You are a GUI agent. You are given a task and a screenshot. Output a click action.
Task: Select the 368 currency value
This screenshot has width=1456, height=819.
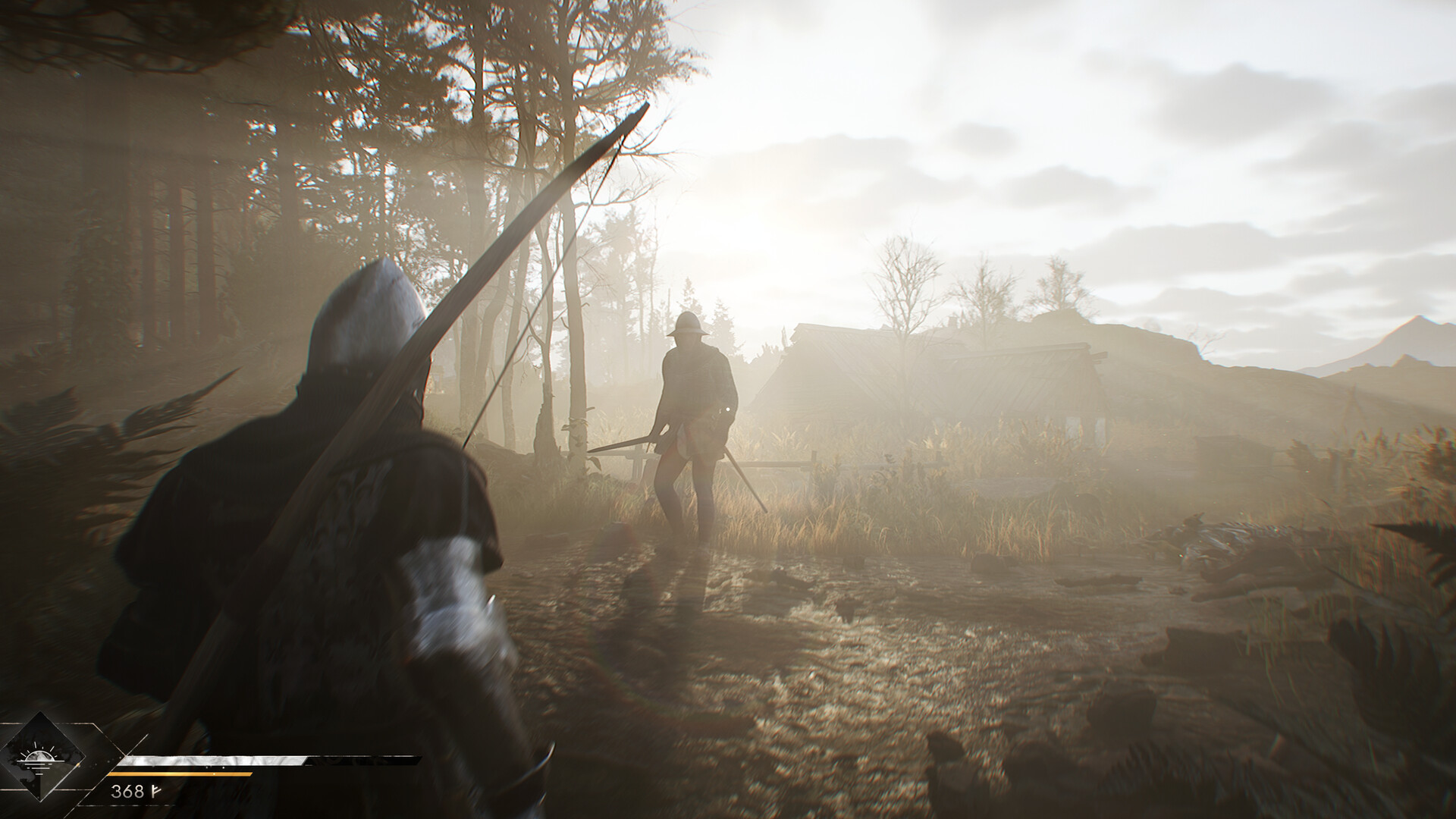(x=128, y=791)
